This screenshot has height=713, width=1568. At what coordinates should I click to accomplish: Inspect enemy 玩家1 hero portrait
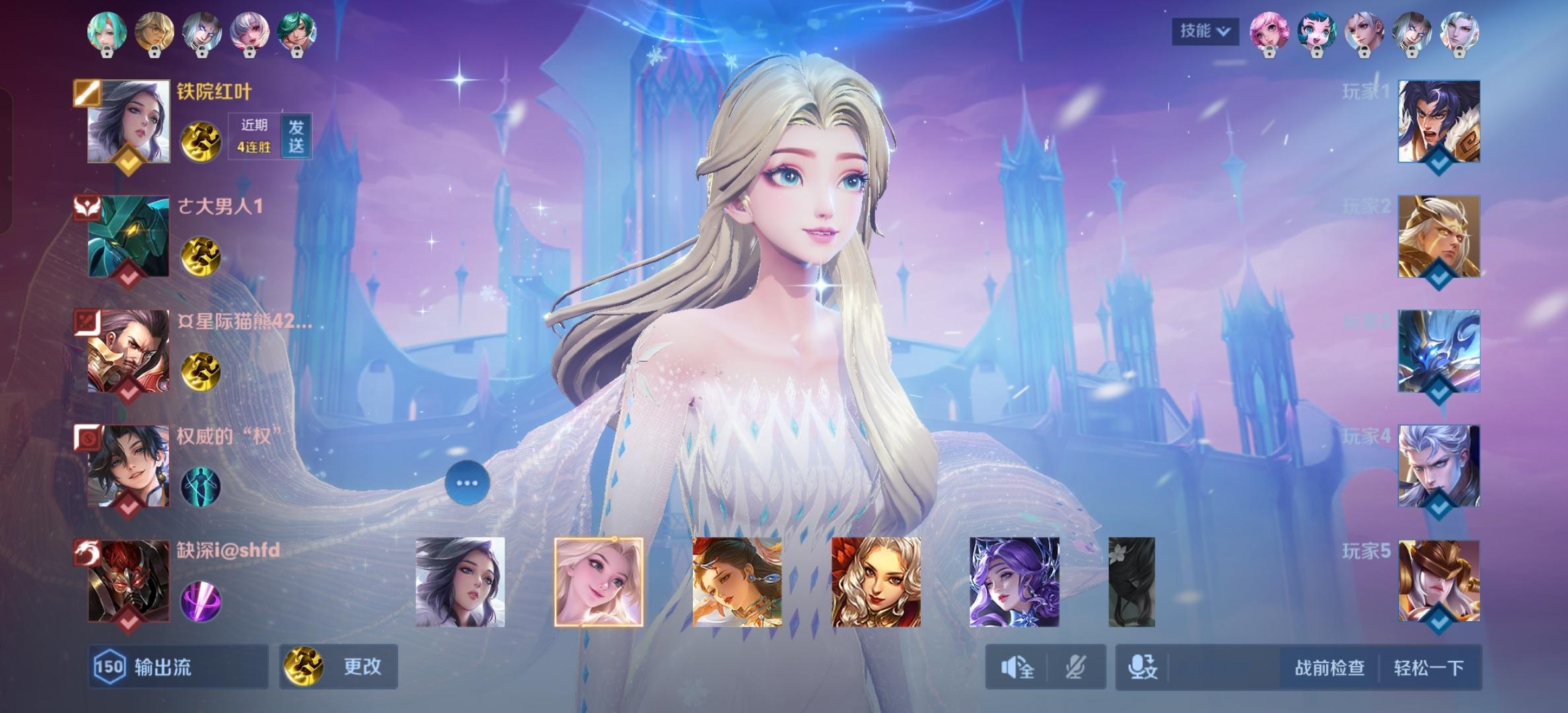tap(1439, 121)
